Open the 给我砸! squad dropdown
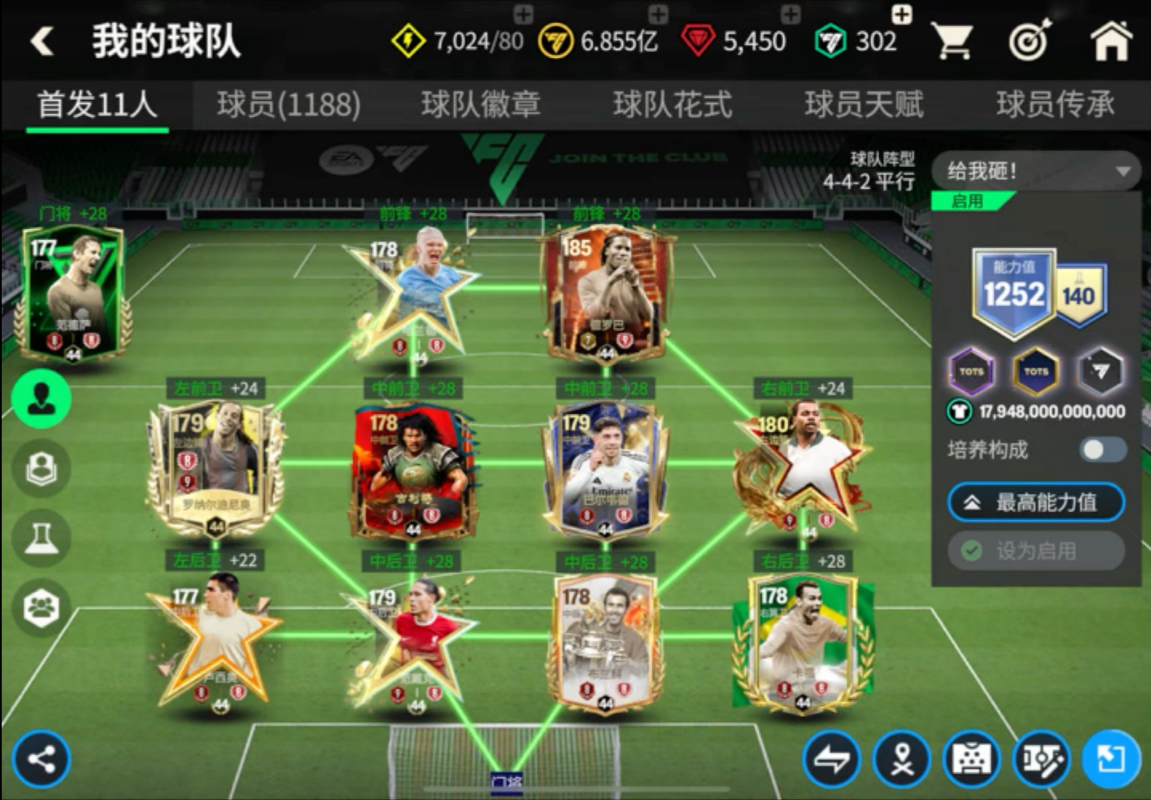The width and height of the screenshot is (1151, 800). coord(1036,171)
